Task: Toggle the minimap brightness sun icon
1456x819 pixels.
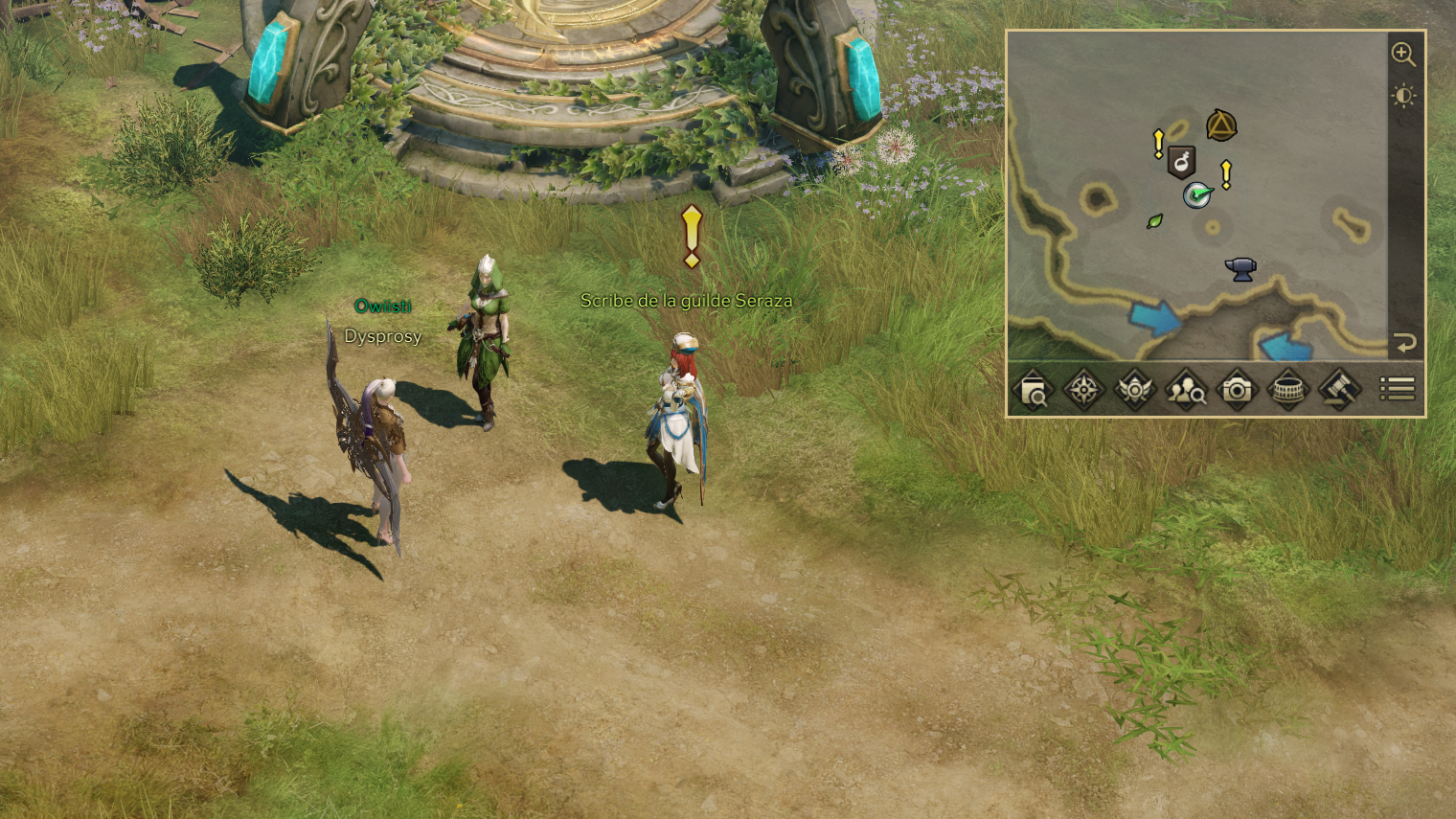Action: click(x=1403, y=96)
